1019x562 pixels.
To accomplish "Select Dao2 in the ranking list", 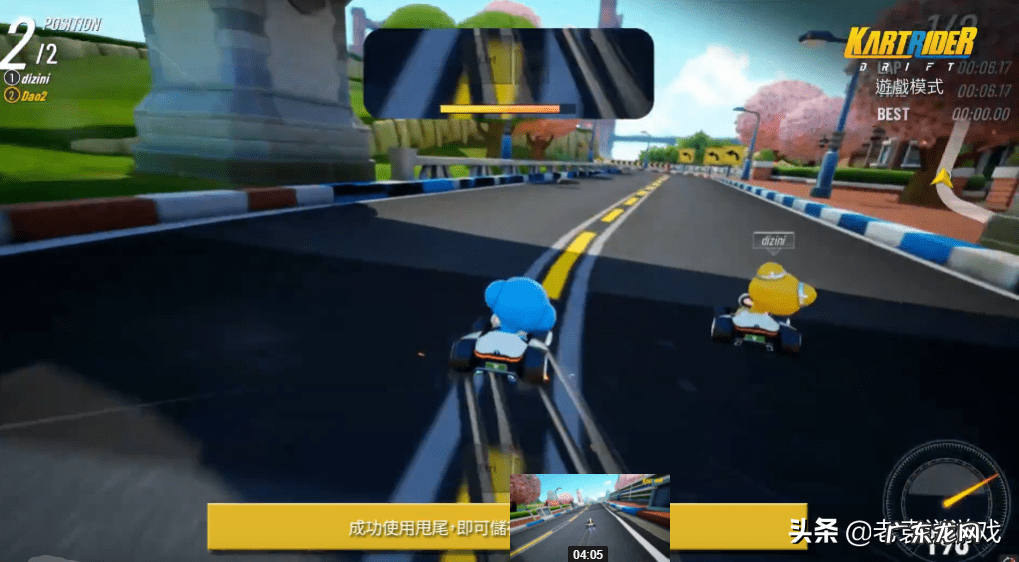I will pos(30,95).
